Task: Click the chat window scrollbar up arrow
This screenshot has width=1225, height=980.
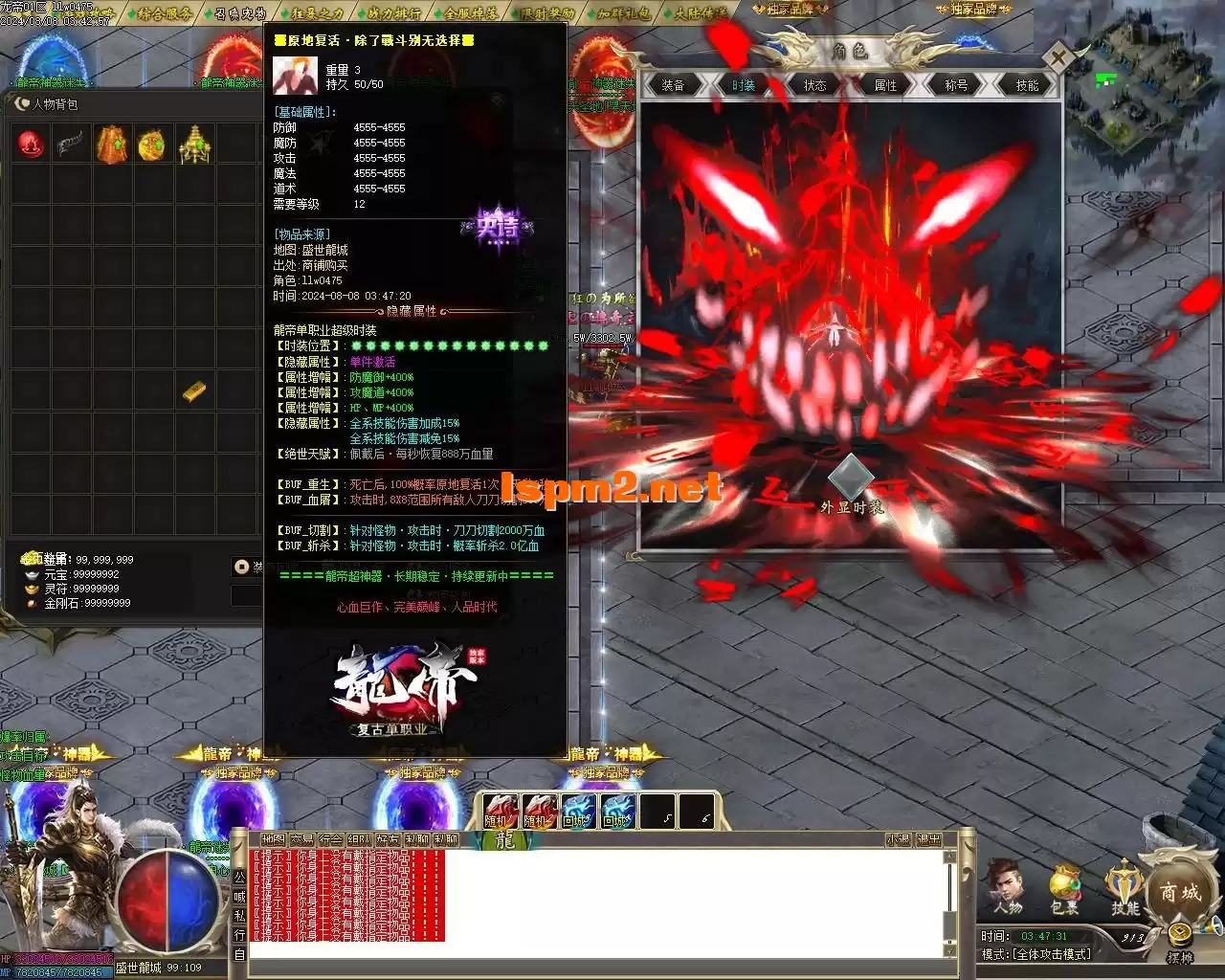Action: 949,858
